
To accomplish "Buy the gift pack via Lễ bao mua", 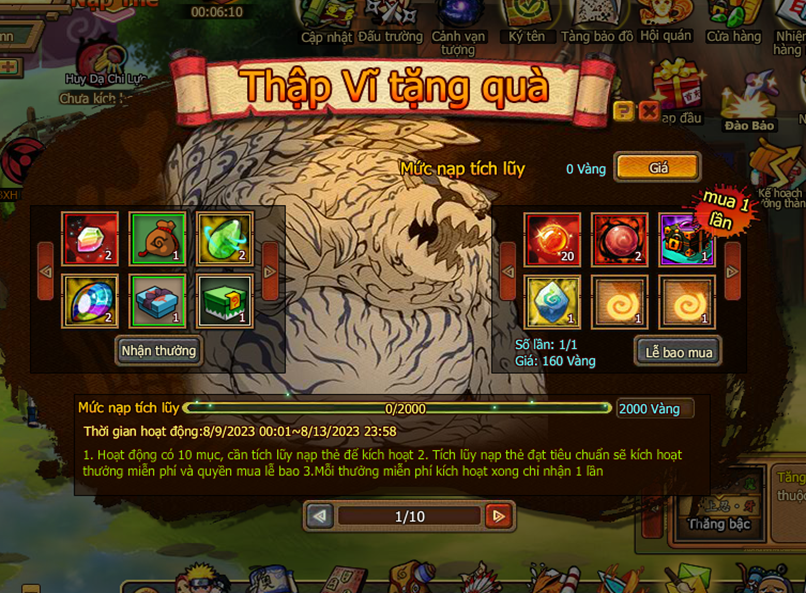I will tap(678, 351).
